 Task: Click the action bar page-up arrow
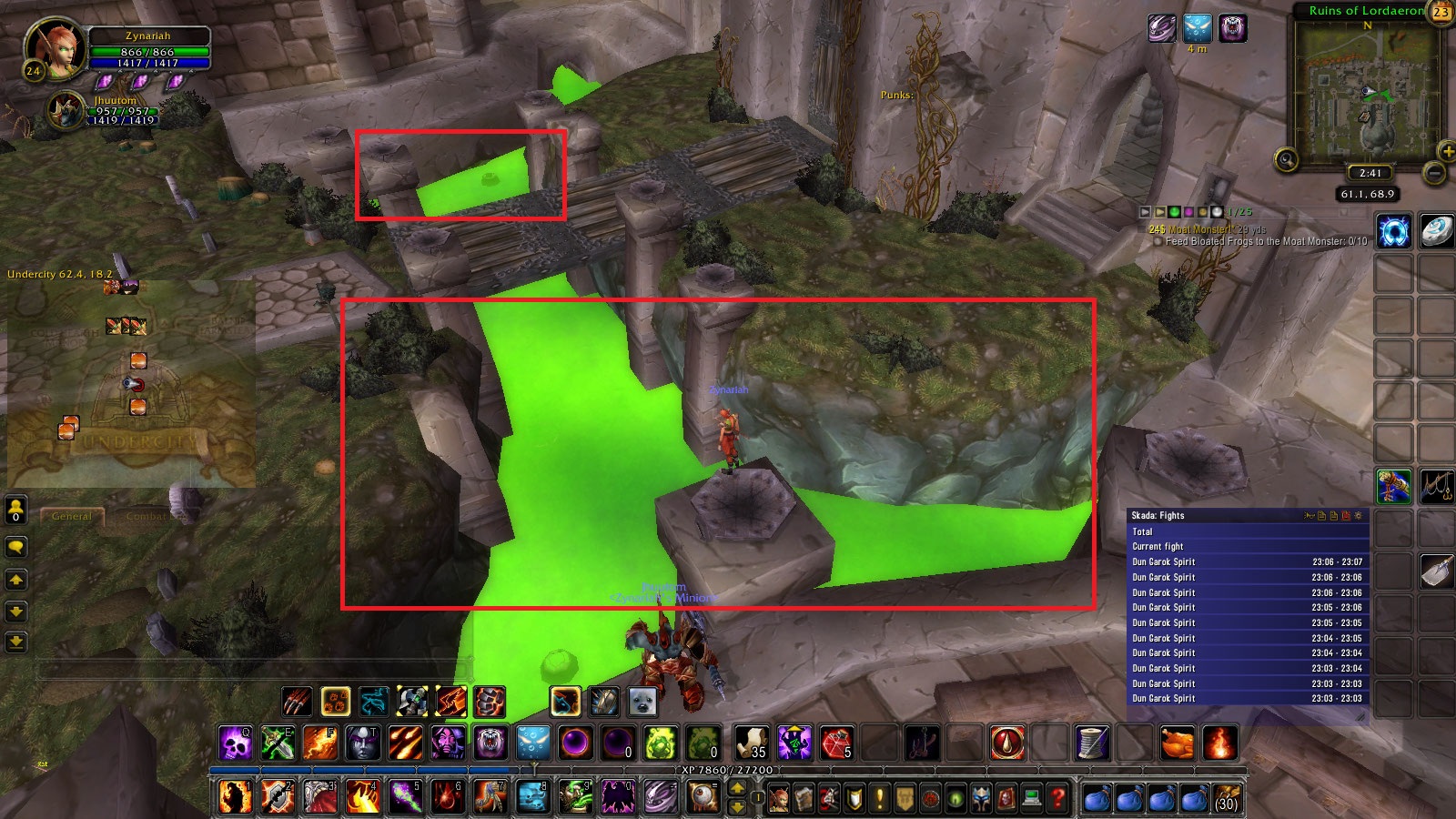pos(737,788)
